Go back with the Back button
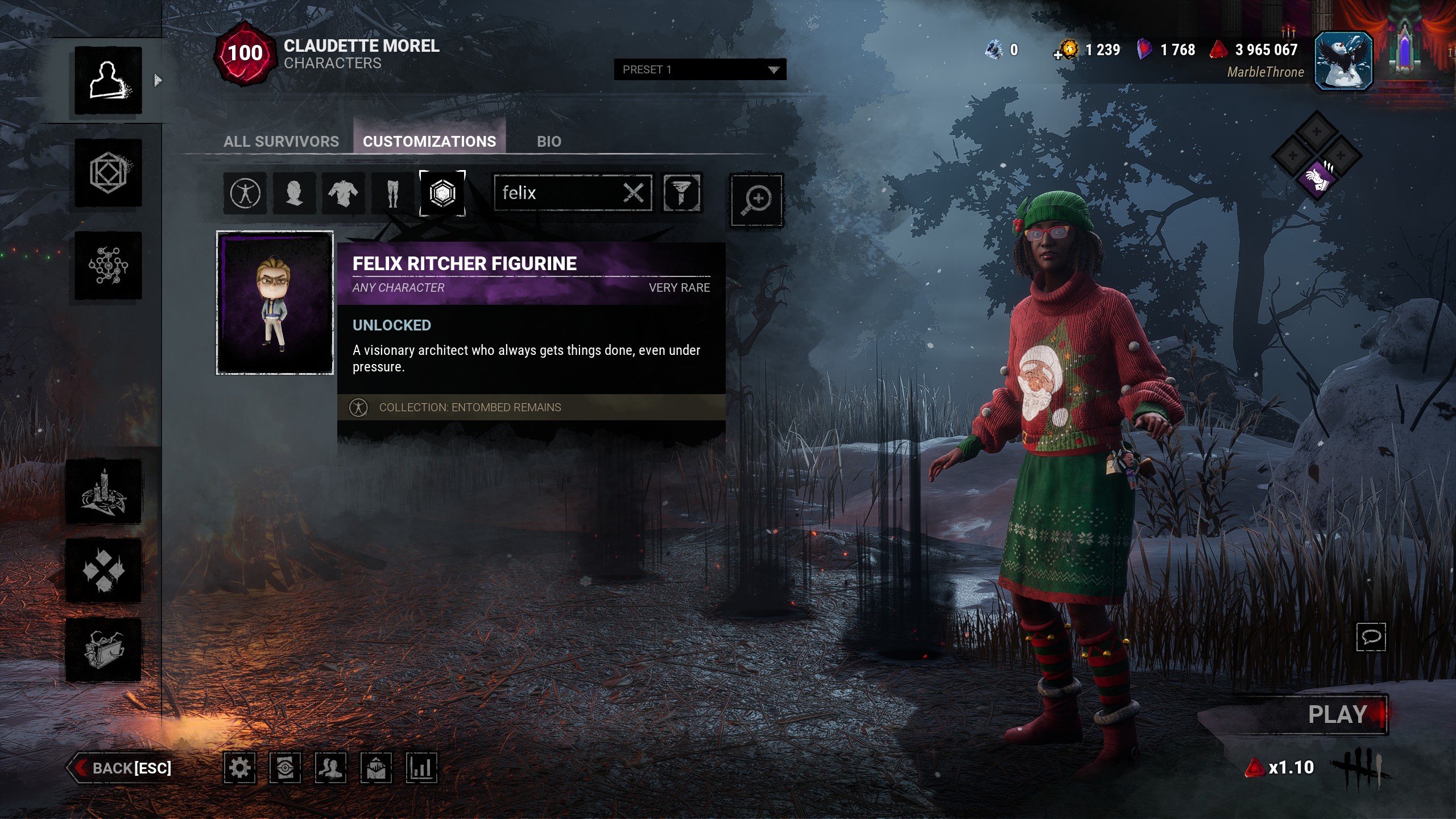Viewport: 1456px width, 819px height. 122,768
